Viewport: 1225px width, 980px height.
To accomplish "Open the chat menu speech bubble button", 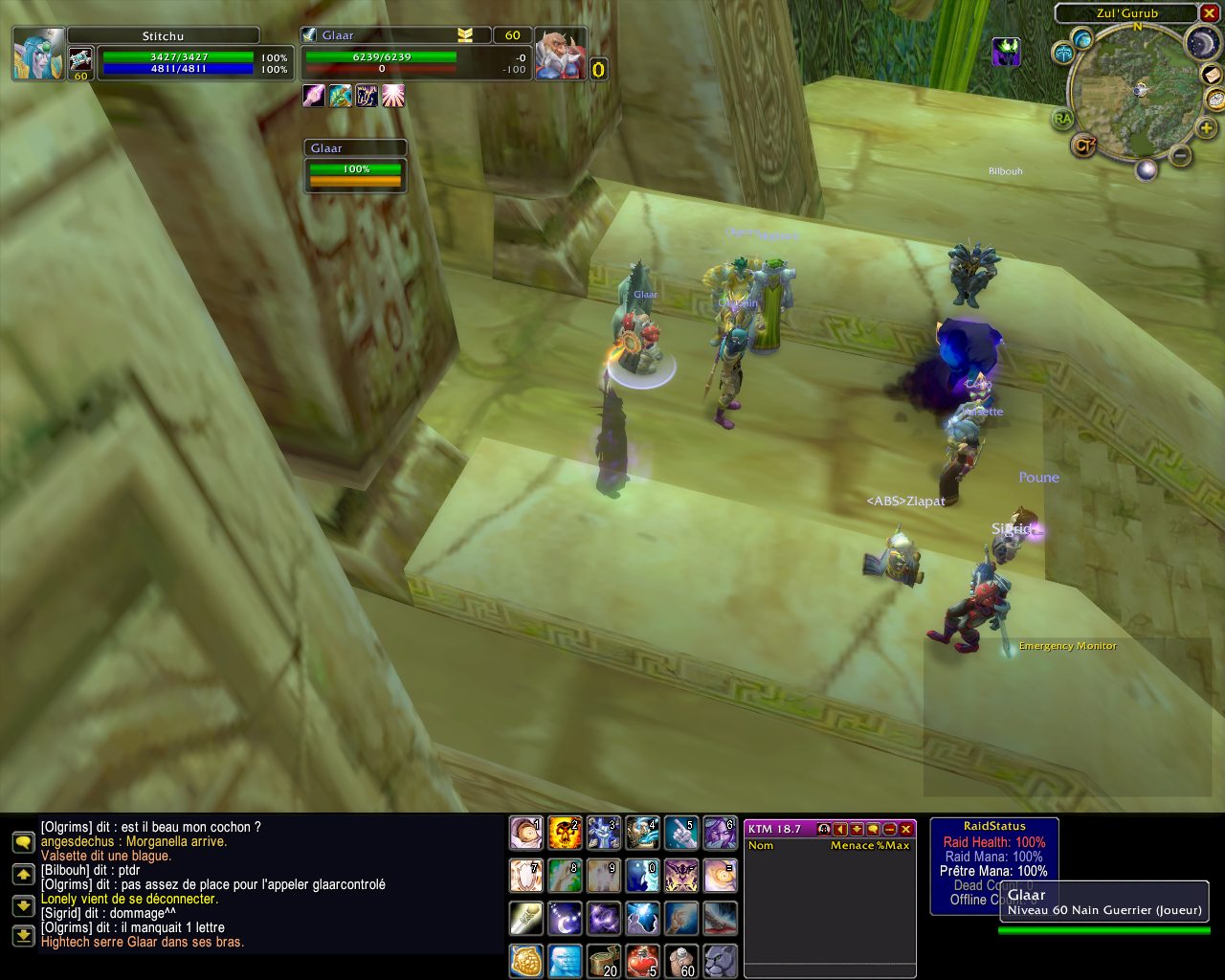I will (x=23, y=842).
